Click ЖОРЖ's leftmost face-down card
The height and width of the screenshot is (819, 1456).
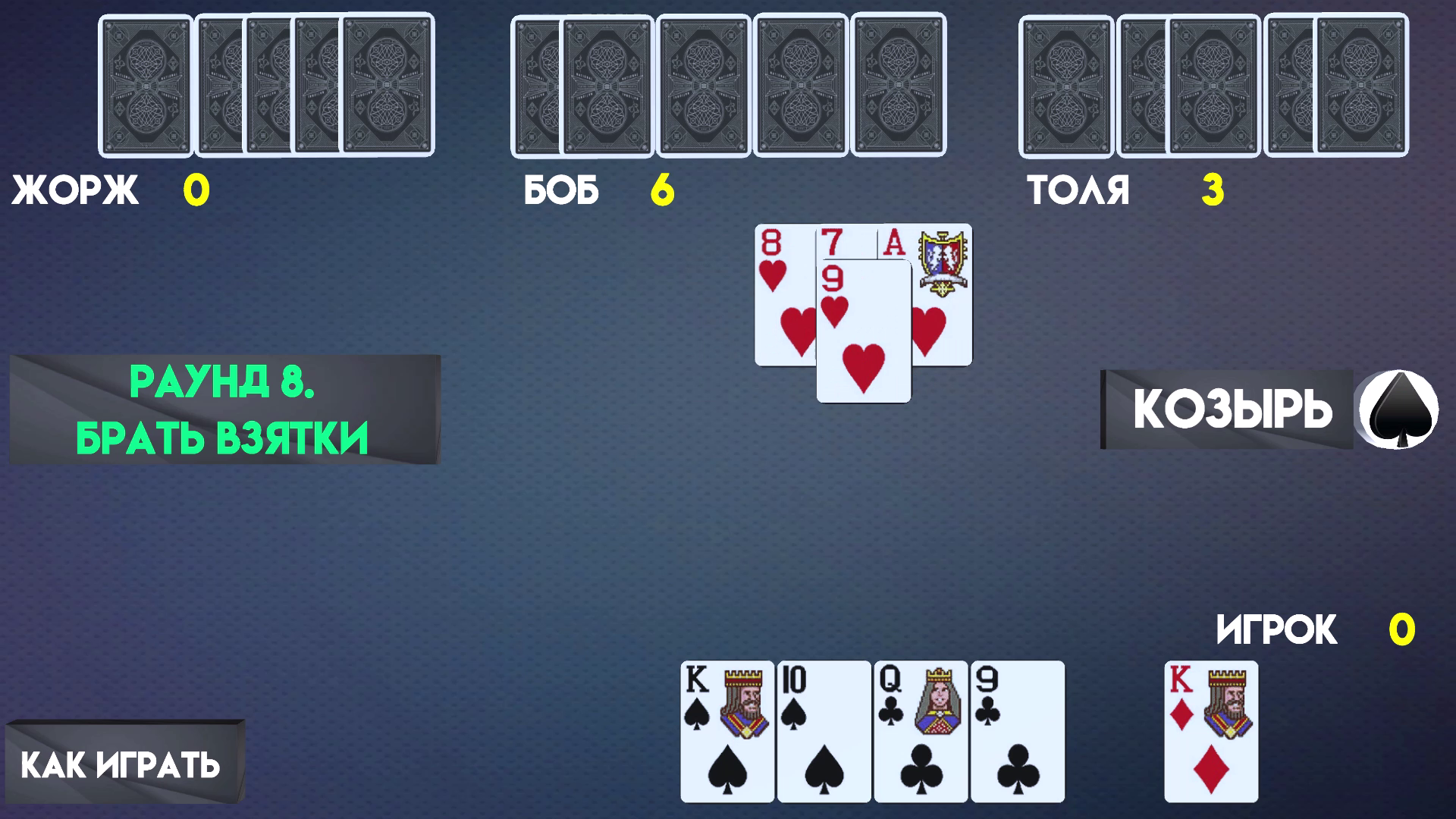coord(144,83)
